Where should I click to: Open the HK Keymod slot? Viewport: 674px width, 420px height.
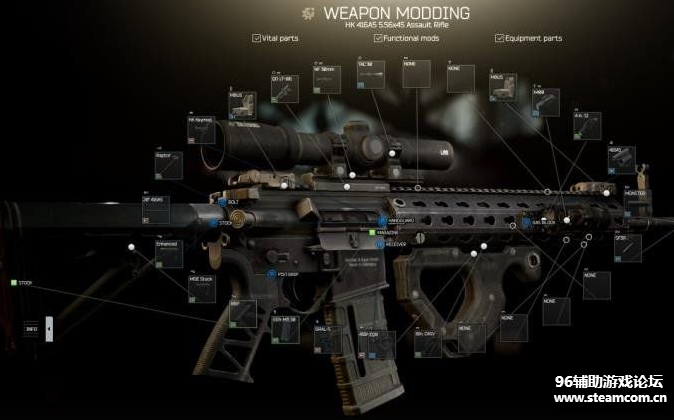[x=202, y=131]
